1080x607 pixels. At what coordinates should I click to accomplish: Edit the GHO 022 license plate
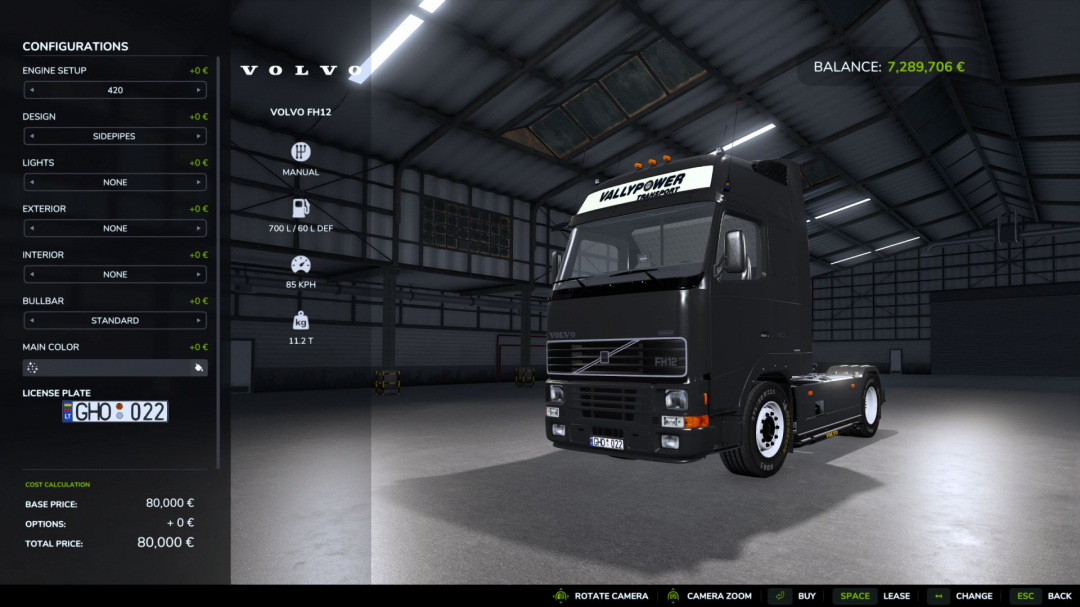point(115,411)
